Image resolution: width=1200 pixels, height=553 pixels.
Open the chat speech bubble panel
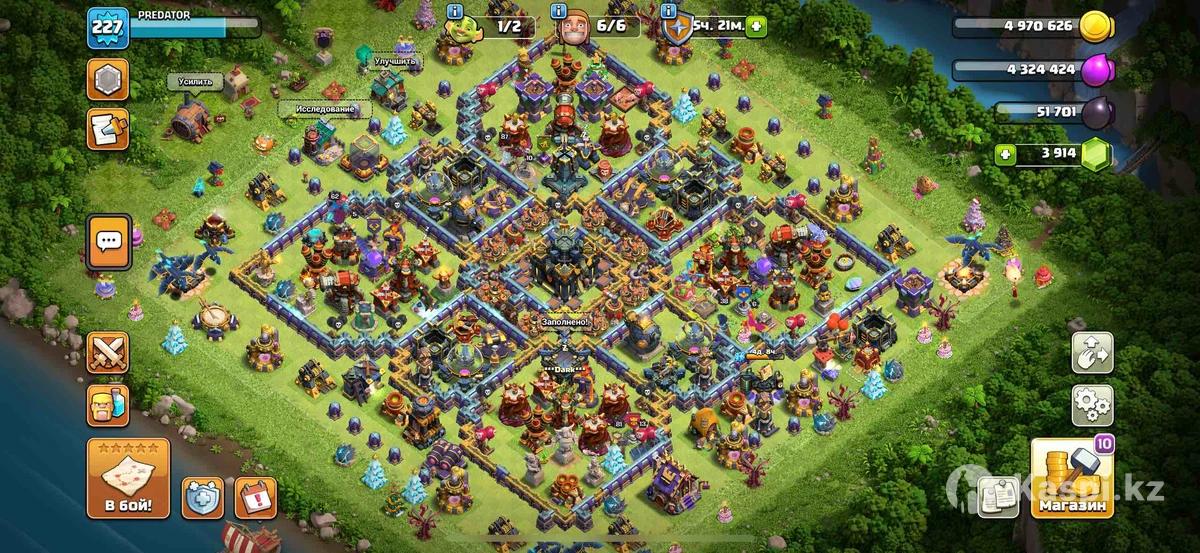pos(107,241)
